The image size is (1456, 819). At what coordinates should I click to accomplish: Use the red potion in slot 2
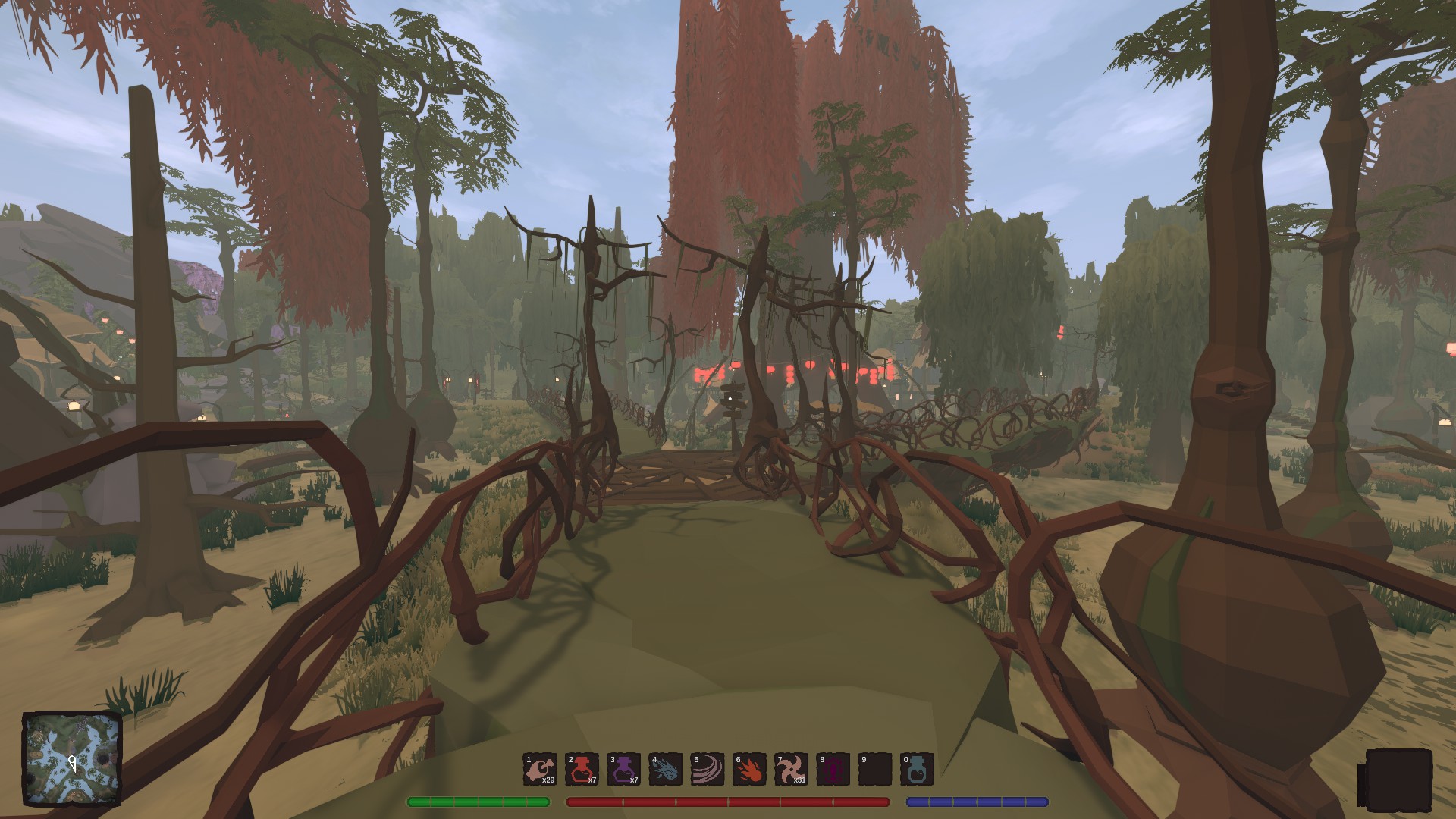(x=582, y=769)
